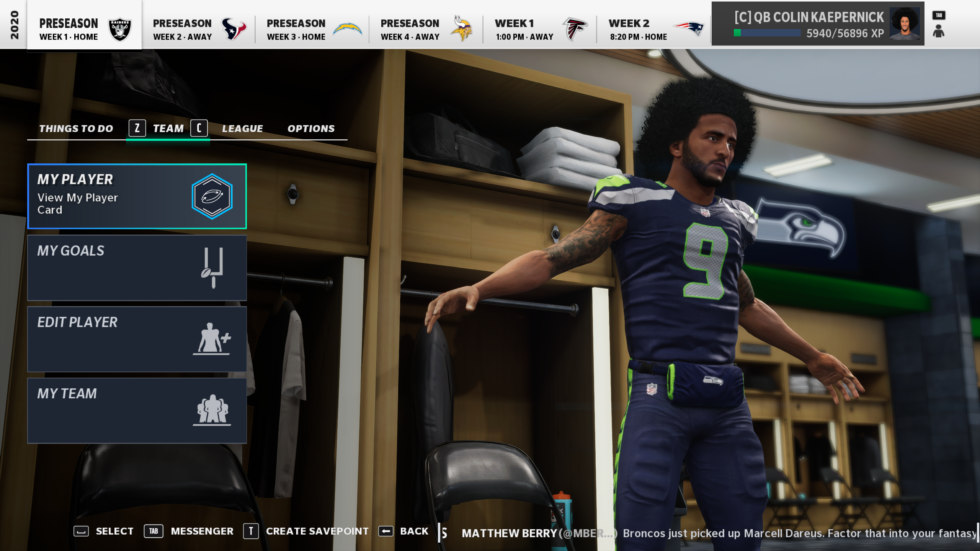980x551 pixels.
Task: Select the Team tab
Action: tap(168, 129)
